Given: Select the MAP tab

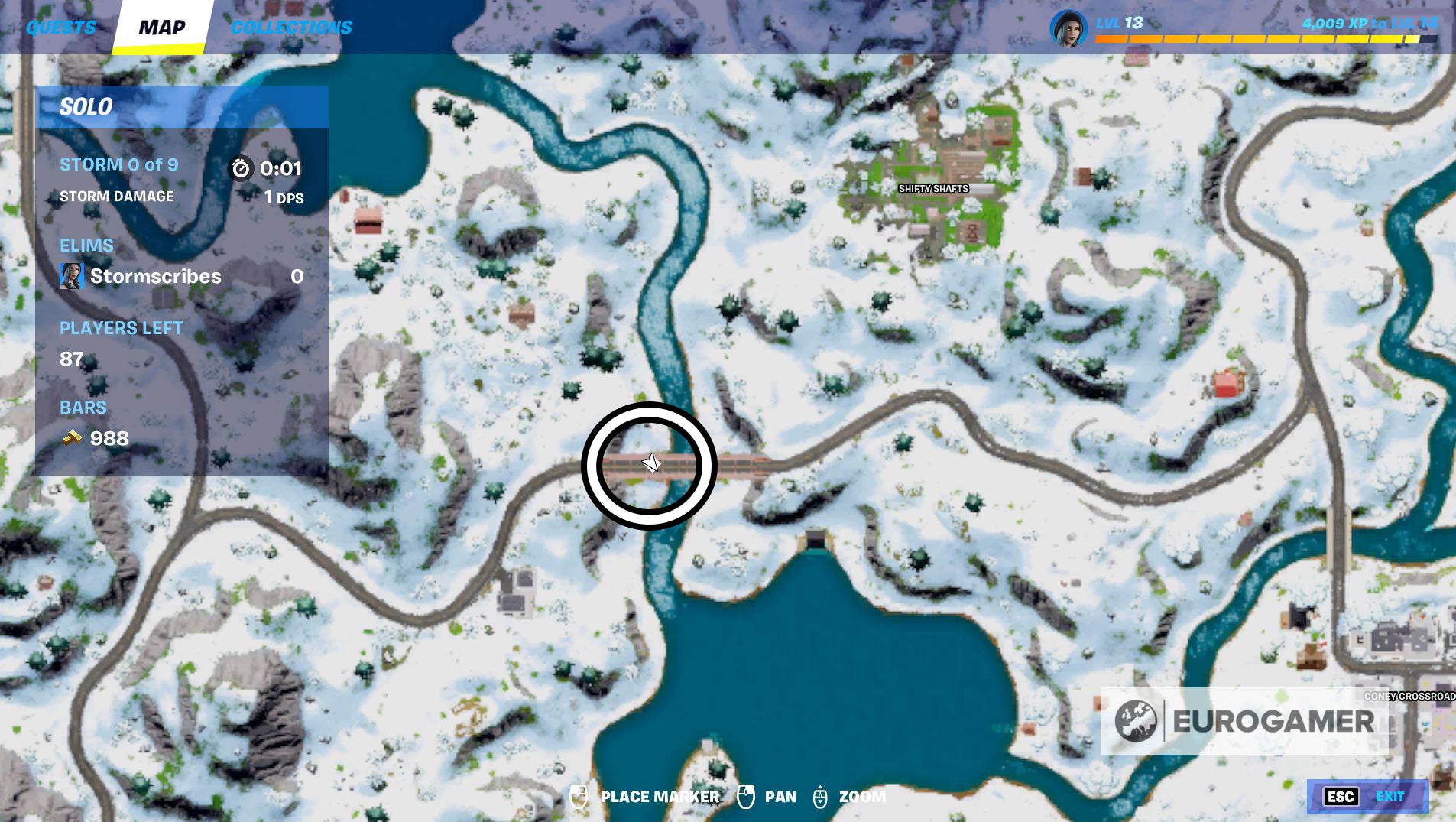Looking at the screenshot, I should 163,27.
